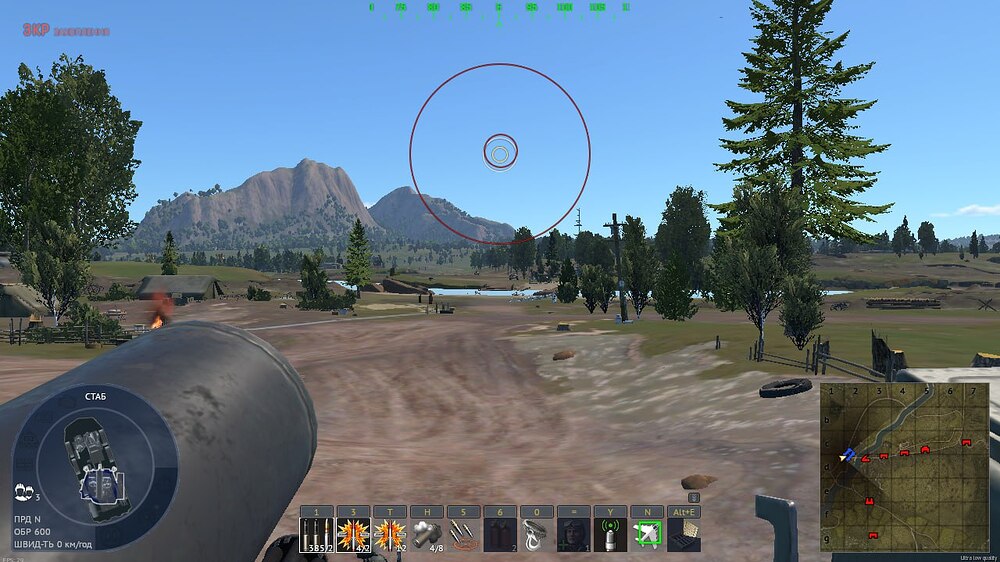
Task: Click the tactical minimap
Action: [904, 467]
